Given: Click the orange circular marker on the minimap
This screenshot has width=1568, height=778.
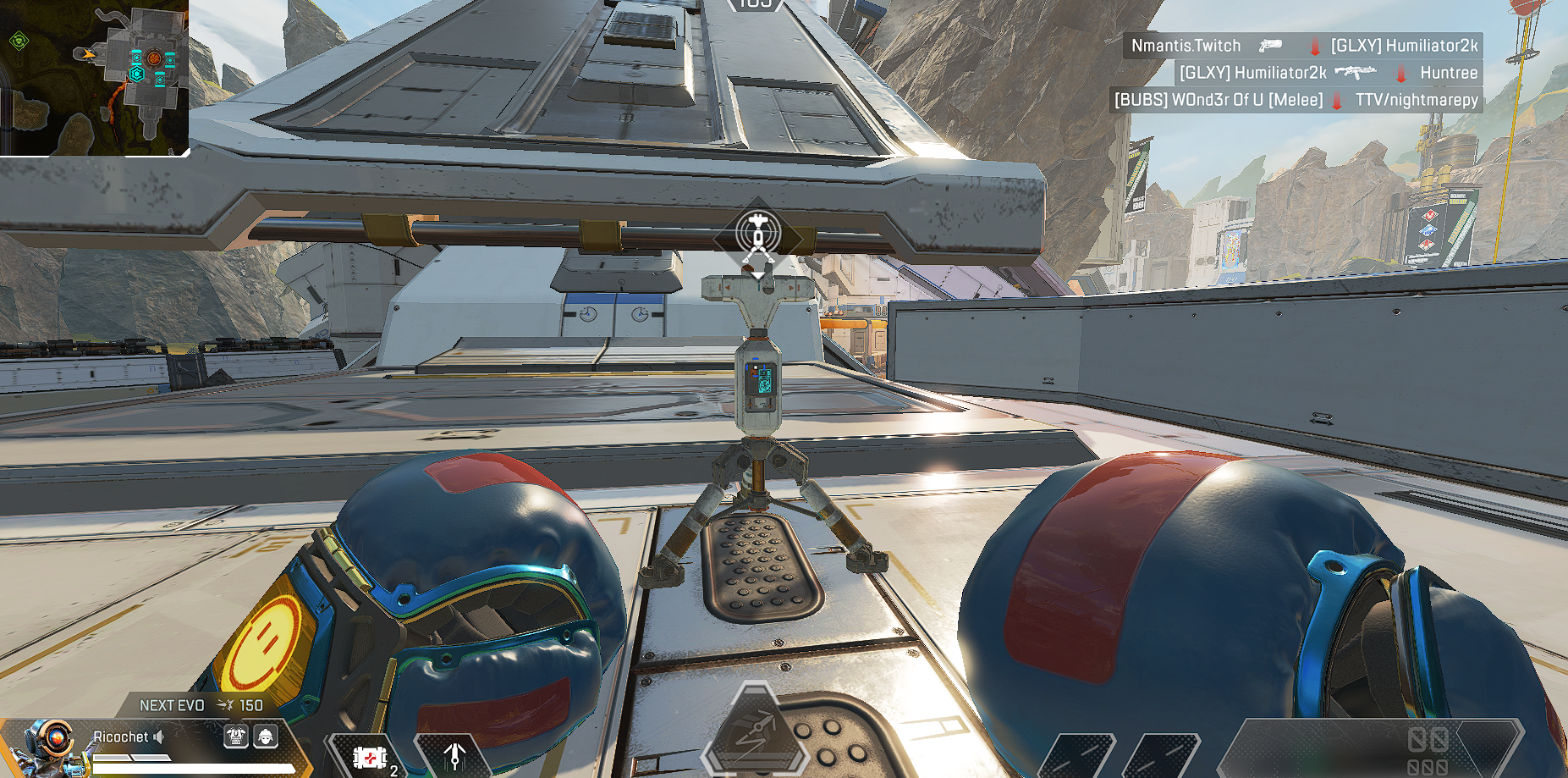Looking at the screenshot, I should pyautogui.click(x=154, y=58).
